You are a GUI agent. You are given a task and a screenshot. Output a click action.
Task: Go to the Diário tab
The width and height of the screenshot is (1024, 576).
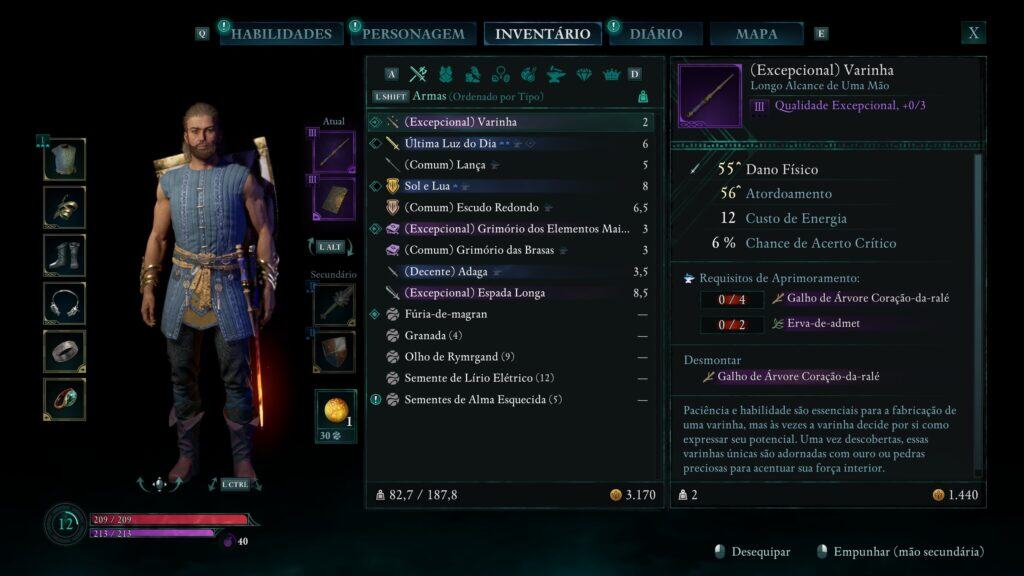click(655, 34)
